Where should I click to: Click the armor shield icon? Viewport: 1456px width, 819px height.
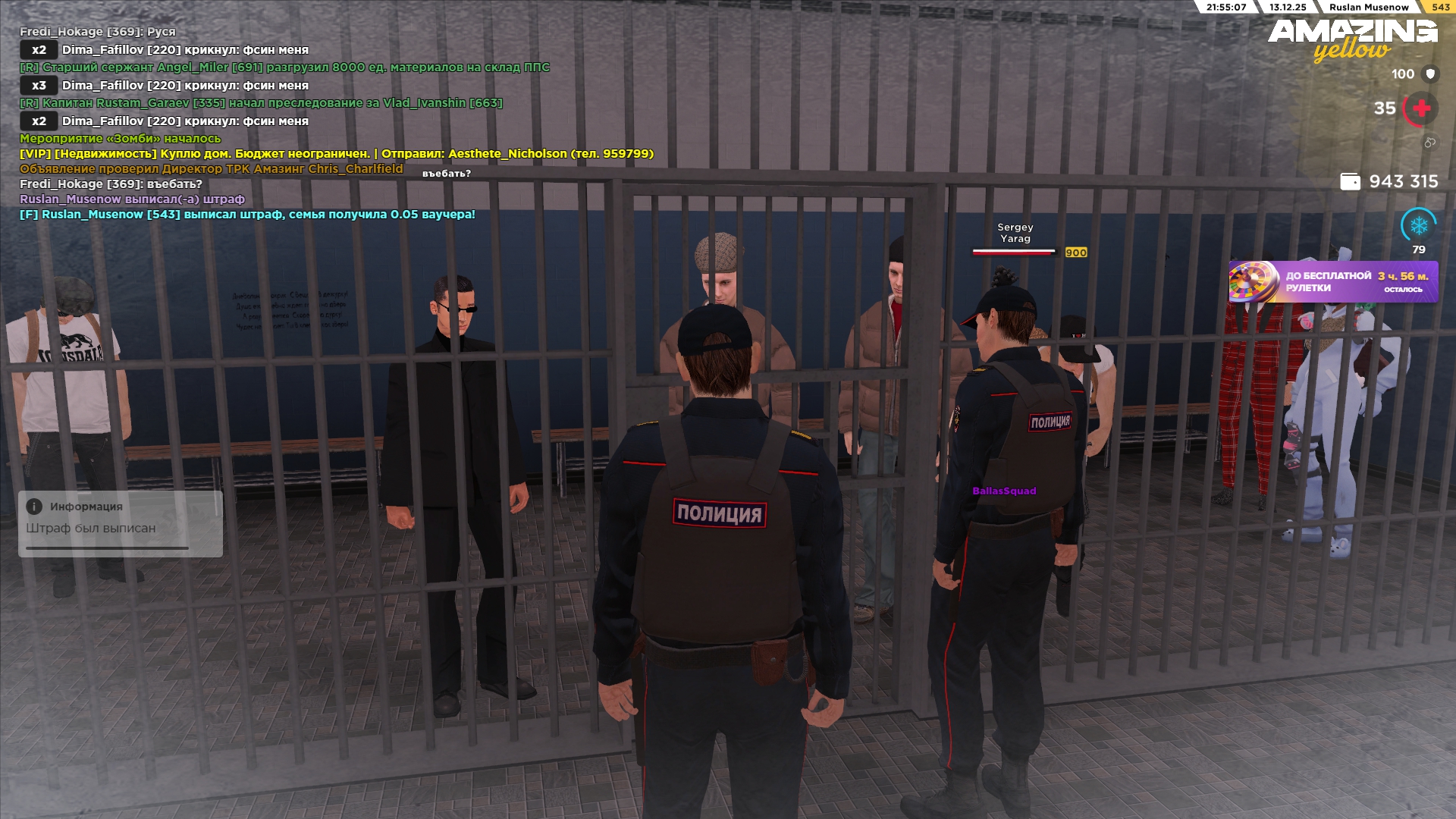tap(1430, 74)
